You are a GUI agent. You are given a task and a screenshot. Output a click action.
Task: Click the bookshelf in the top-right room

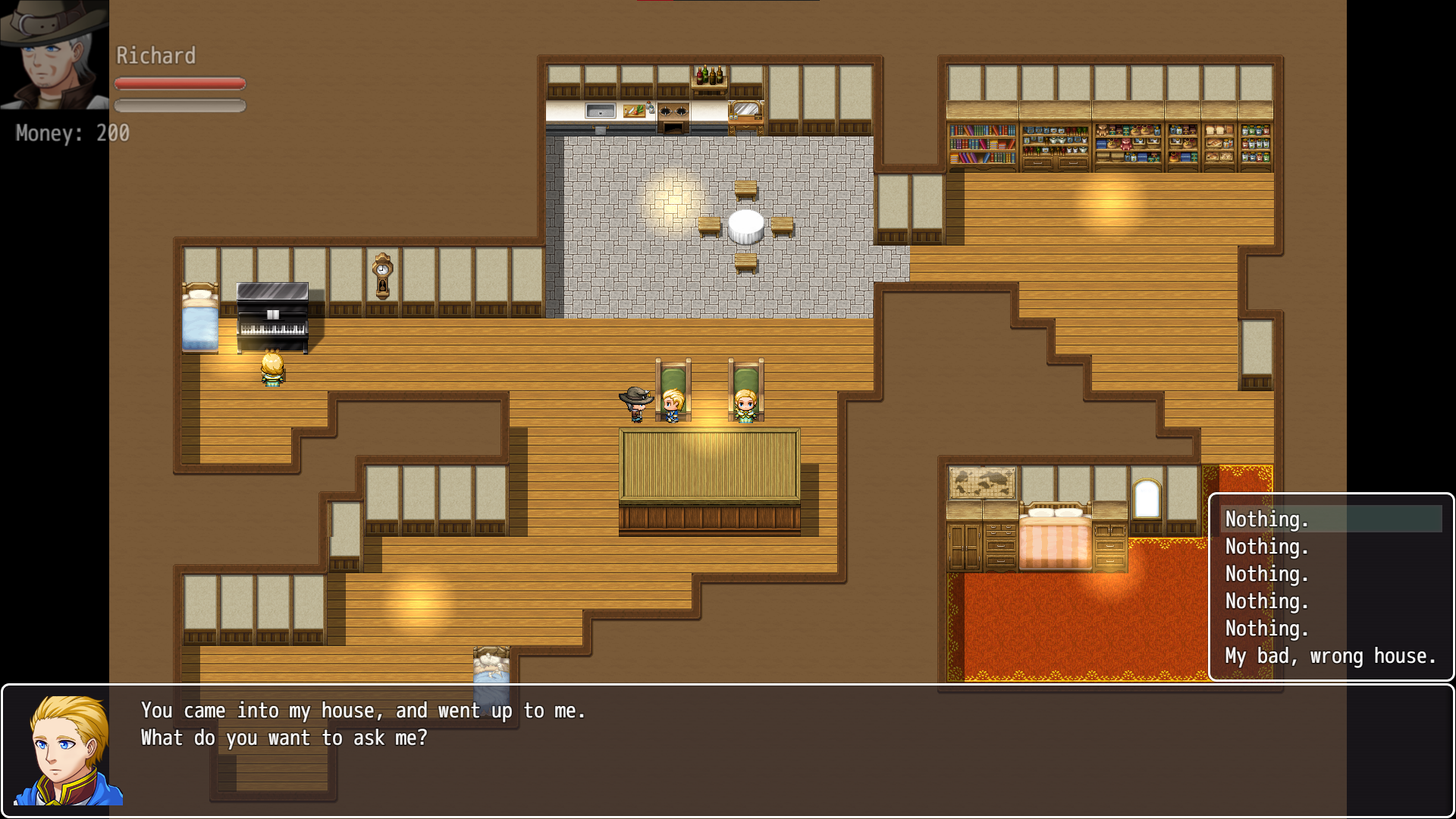[x=982, y=144]
